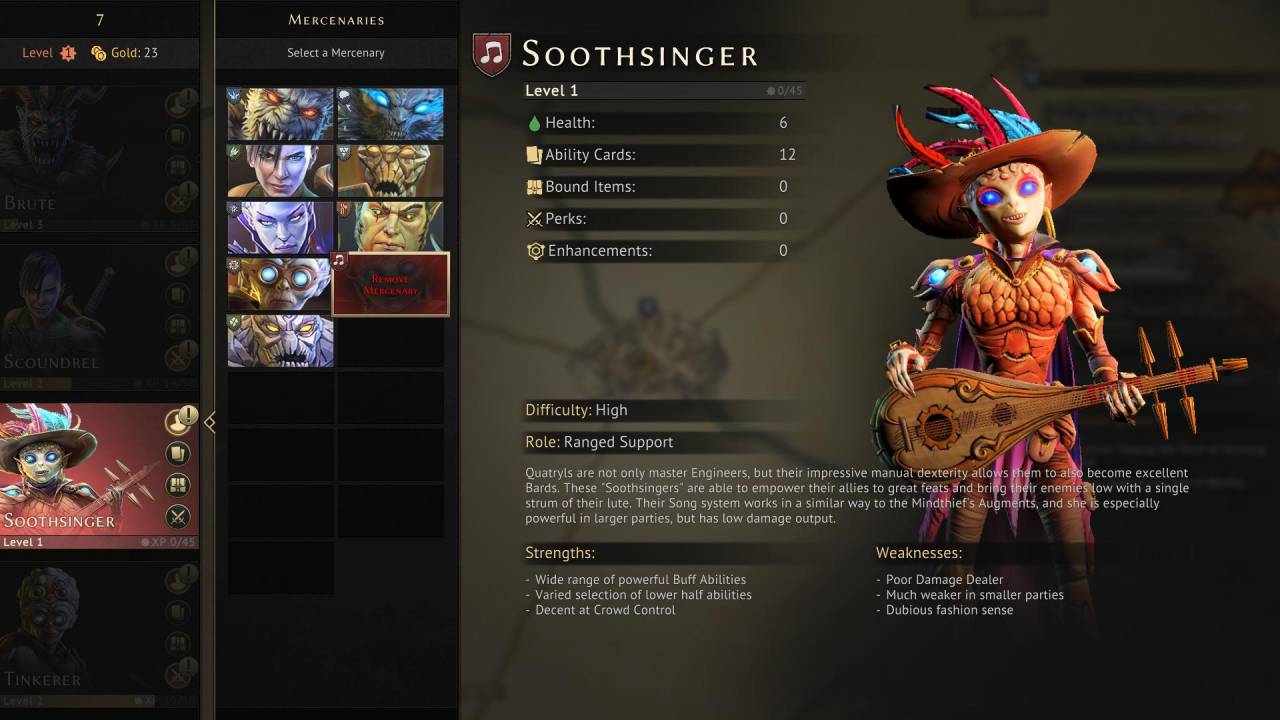Select the orange-eyed beast mercenary portrait
The height and width of the screenshot is (720, 1280).
coord(280,114)
